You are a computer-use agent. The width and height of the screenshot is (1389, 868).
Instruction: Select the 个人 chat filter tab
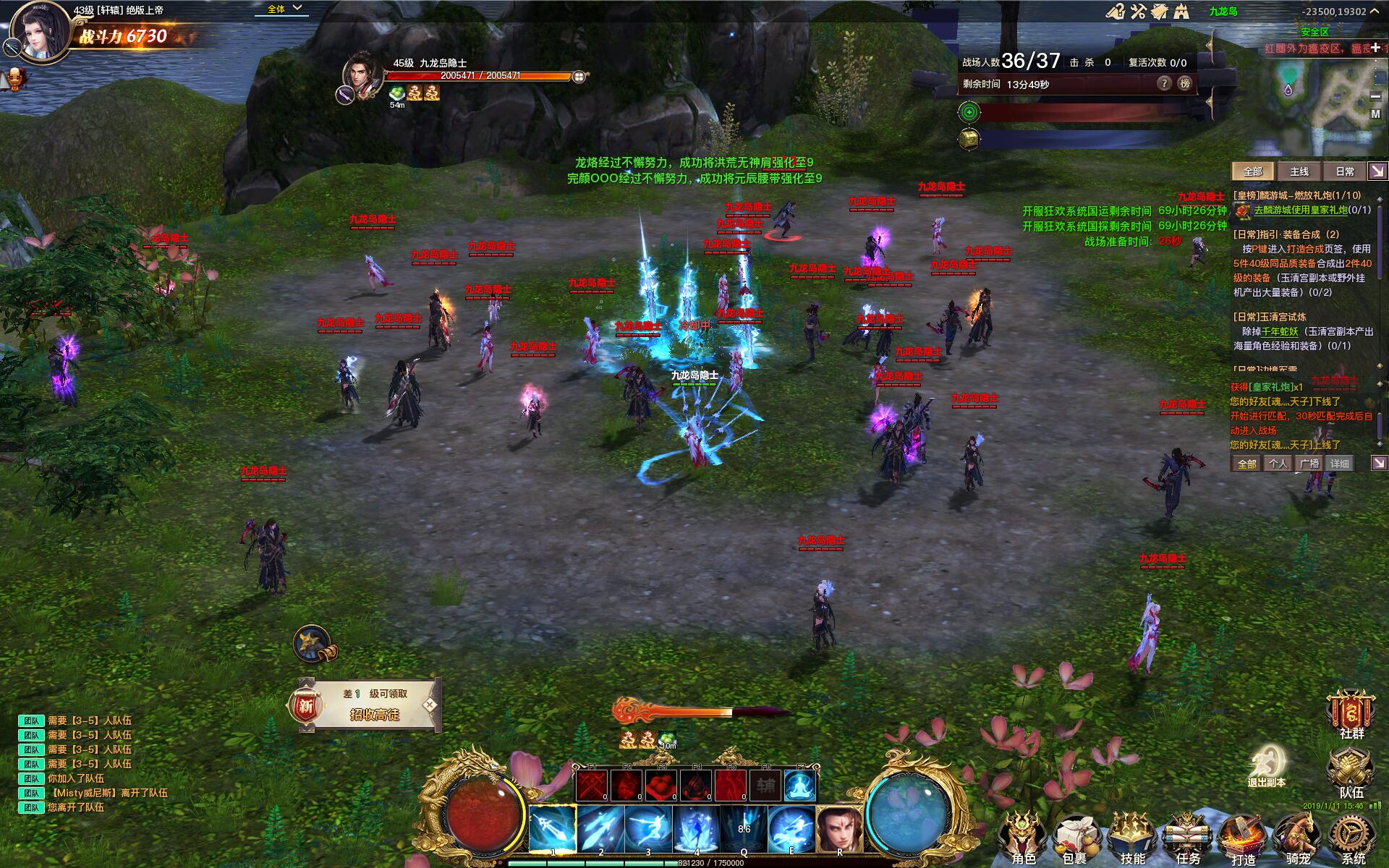tap(1278, 464)
